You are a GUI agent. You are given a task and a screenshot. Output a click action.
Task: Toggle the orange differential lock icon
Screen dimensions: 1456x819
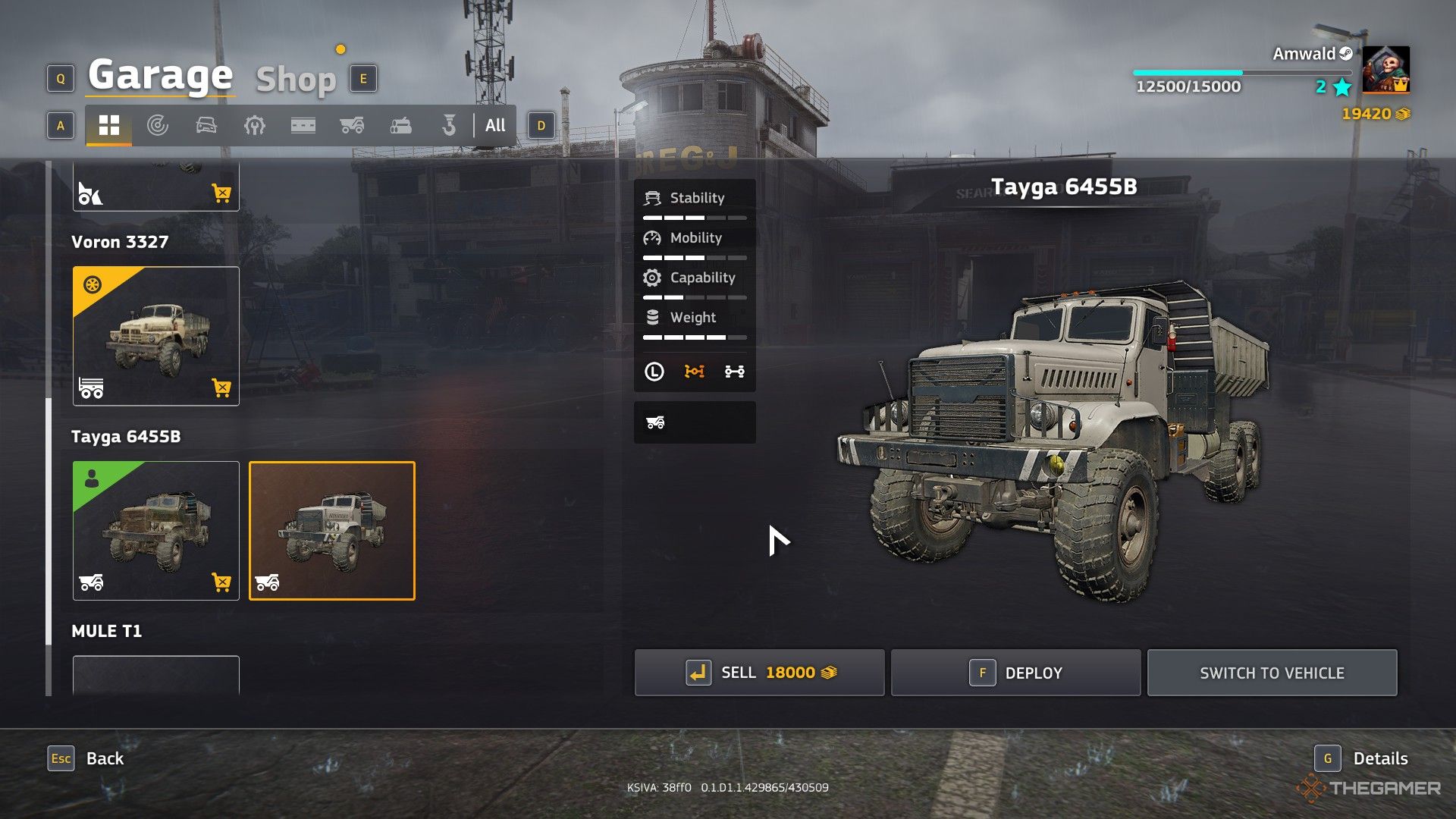pyautogui.click(x=694, y=372)
